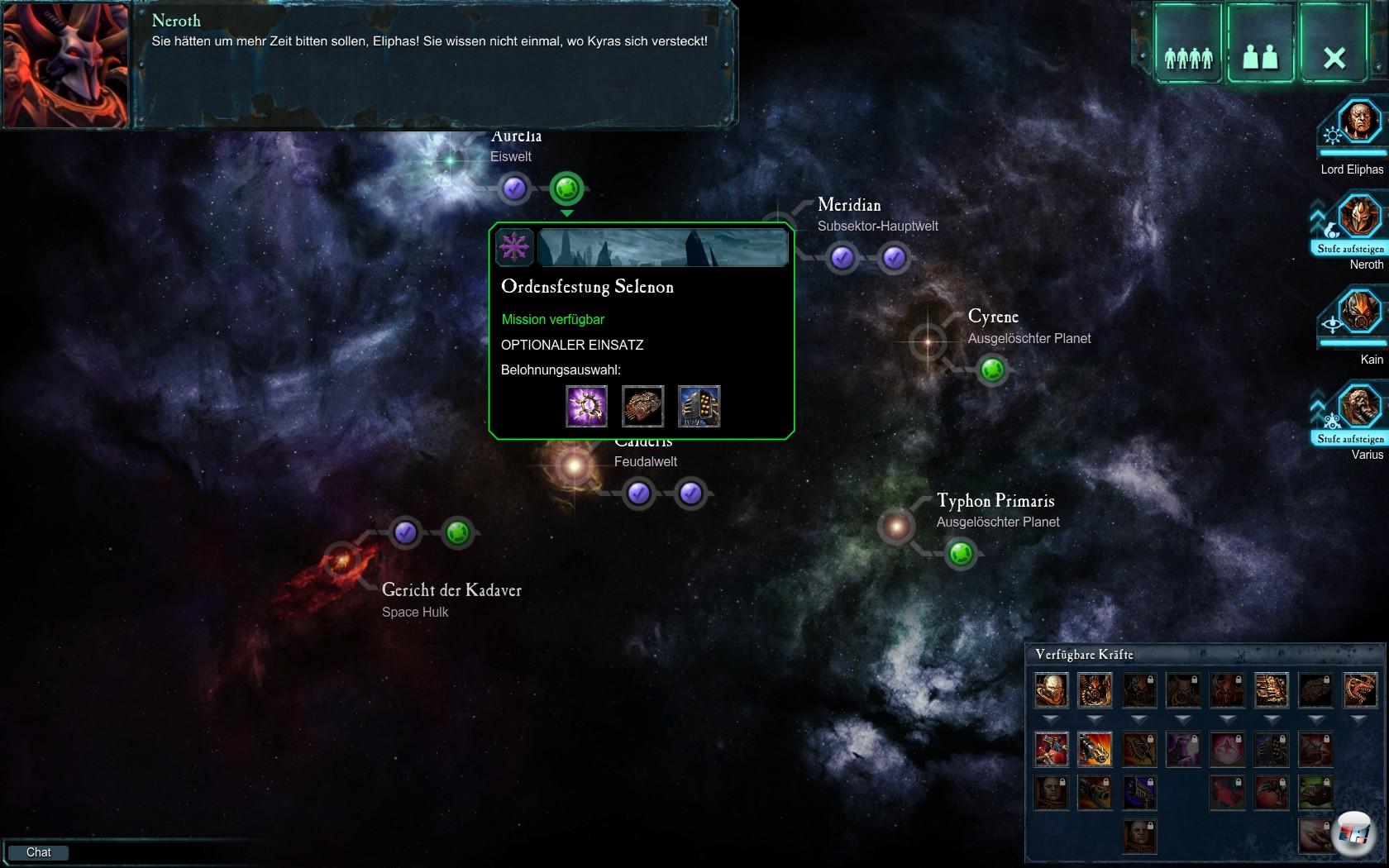Open the Chat box
Viewport: 1389px width, 868px height.
coord(38,852)
